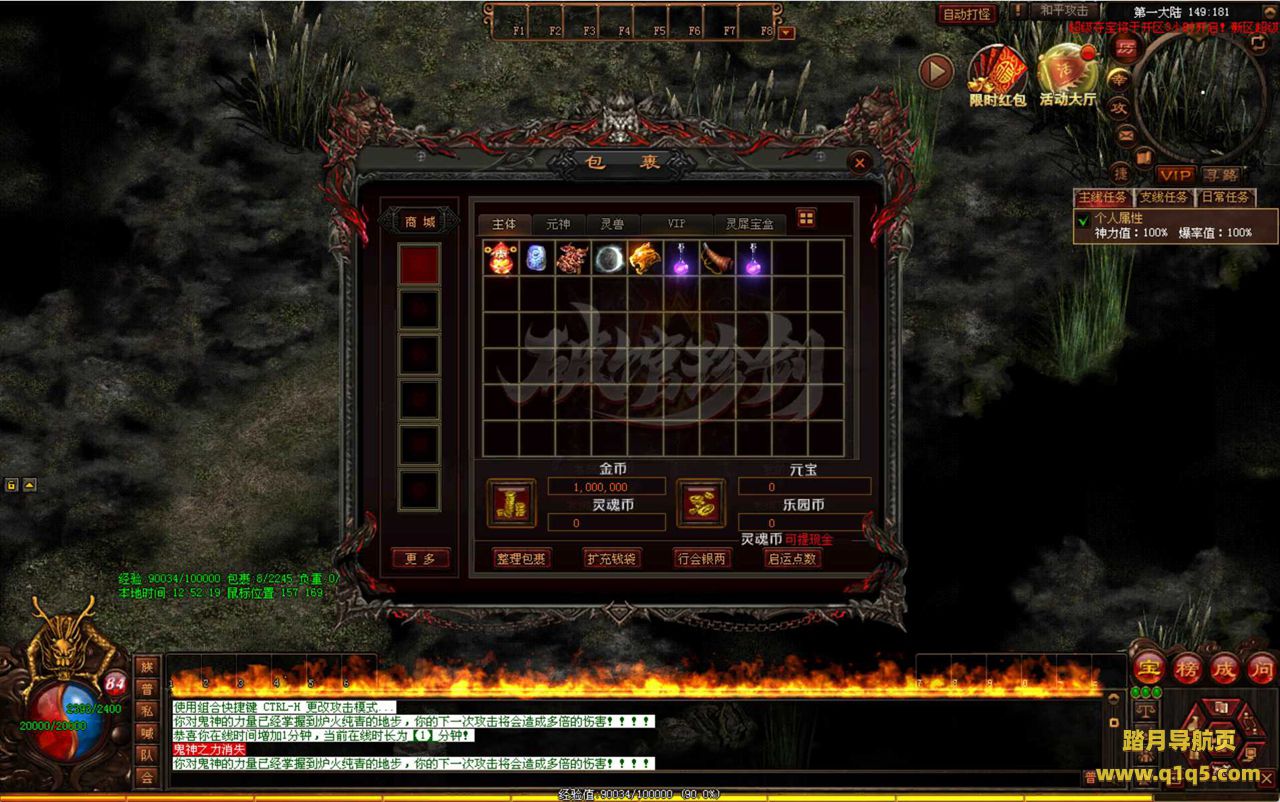
Task: Select the curved horn item
Action: (x=717, y=259)
